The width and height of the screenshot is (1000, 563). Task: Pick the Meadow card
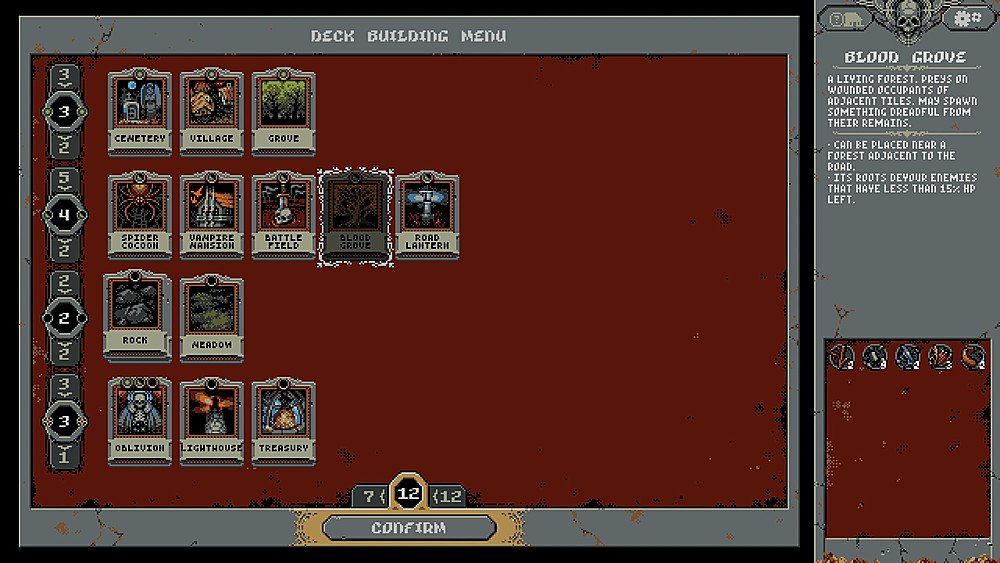[x=211, y=318]
